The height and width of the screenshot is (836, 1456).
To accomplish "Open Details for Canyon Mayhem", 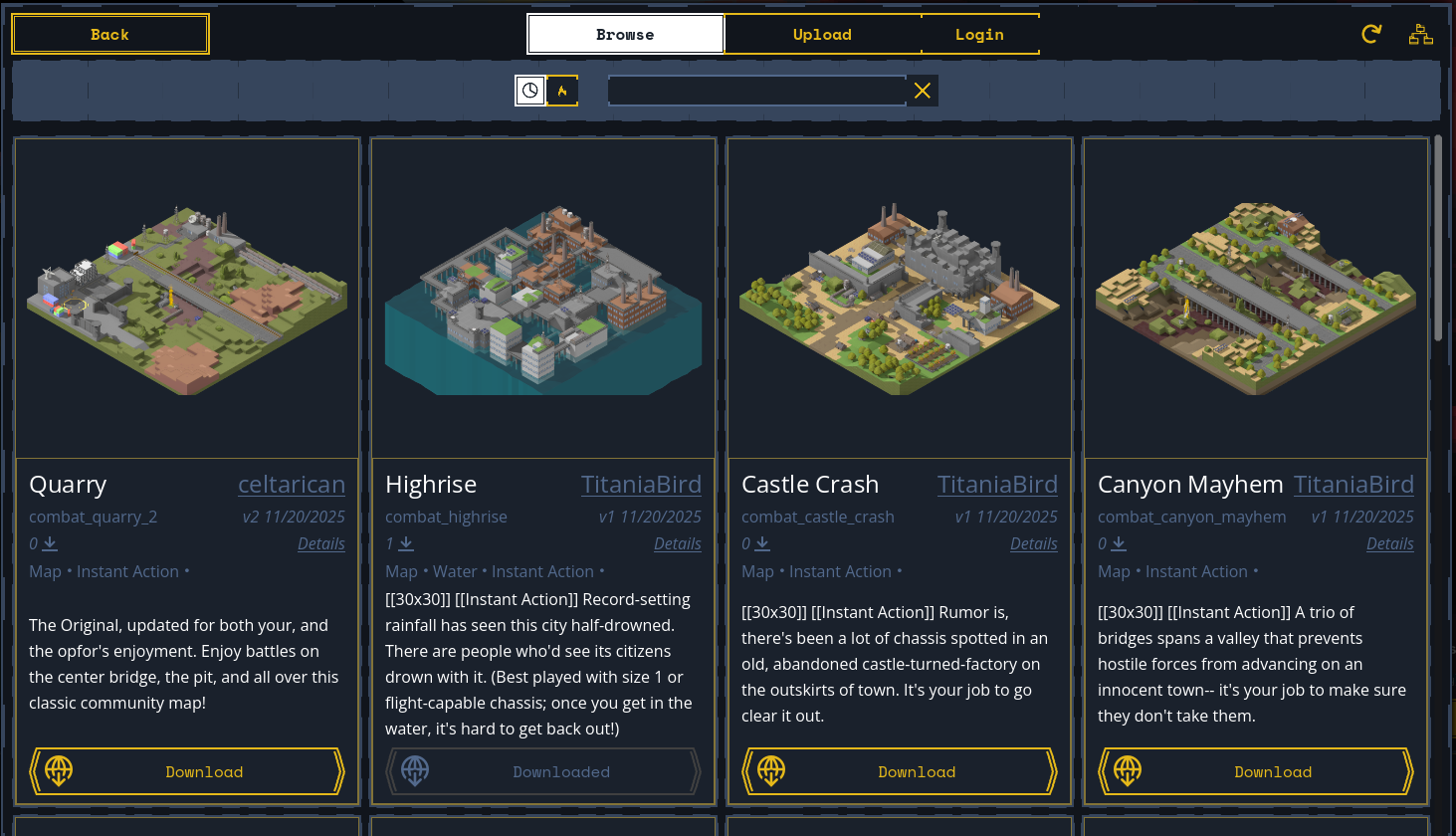I will click(1389, 543).
